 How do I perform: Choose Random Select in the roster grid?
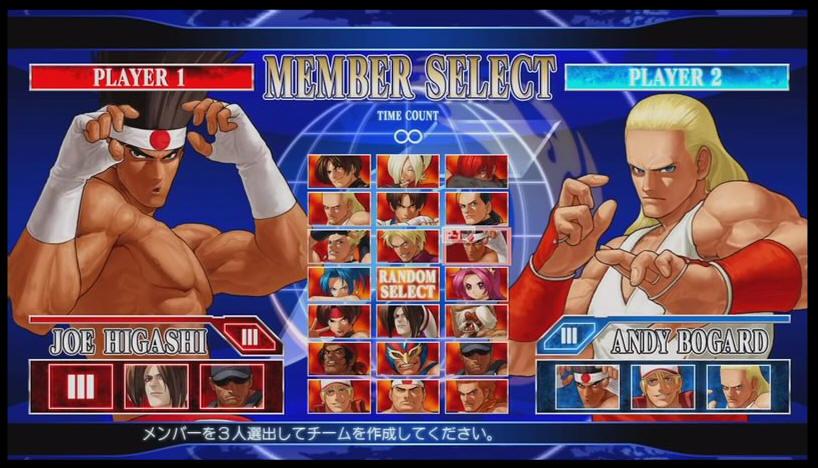point(406,283)
